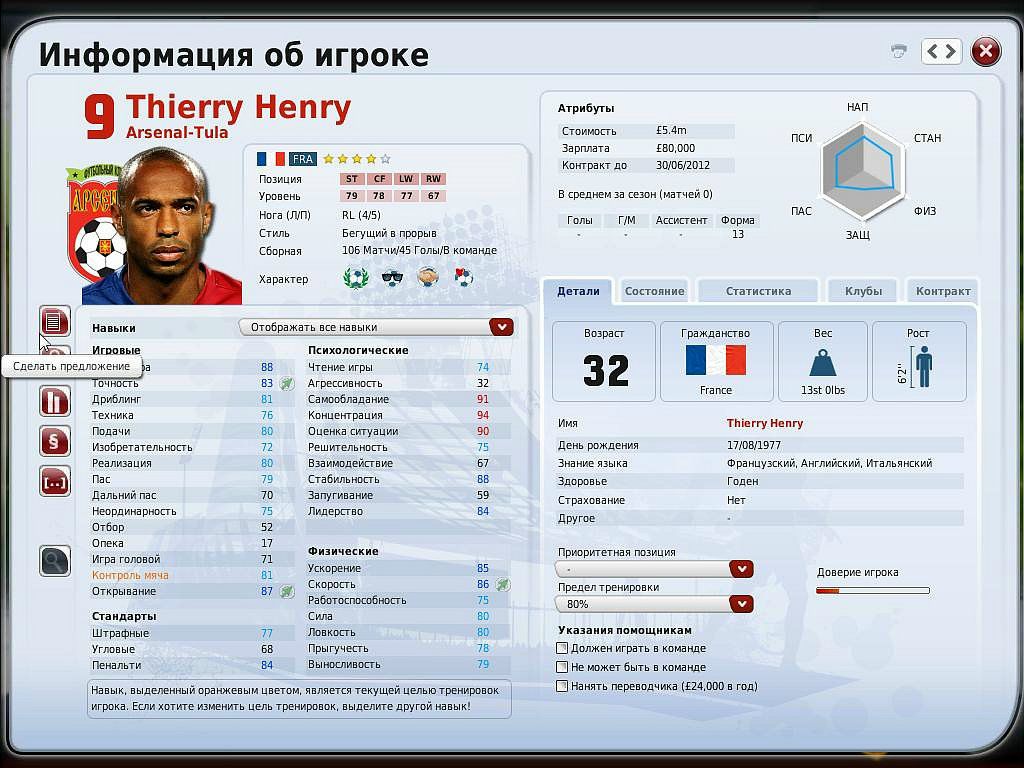Open the Предел тренировки 80% dropdown

[741, 604]
